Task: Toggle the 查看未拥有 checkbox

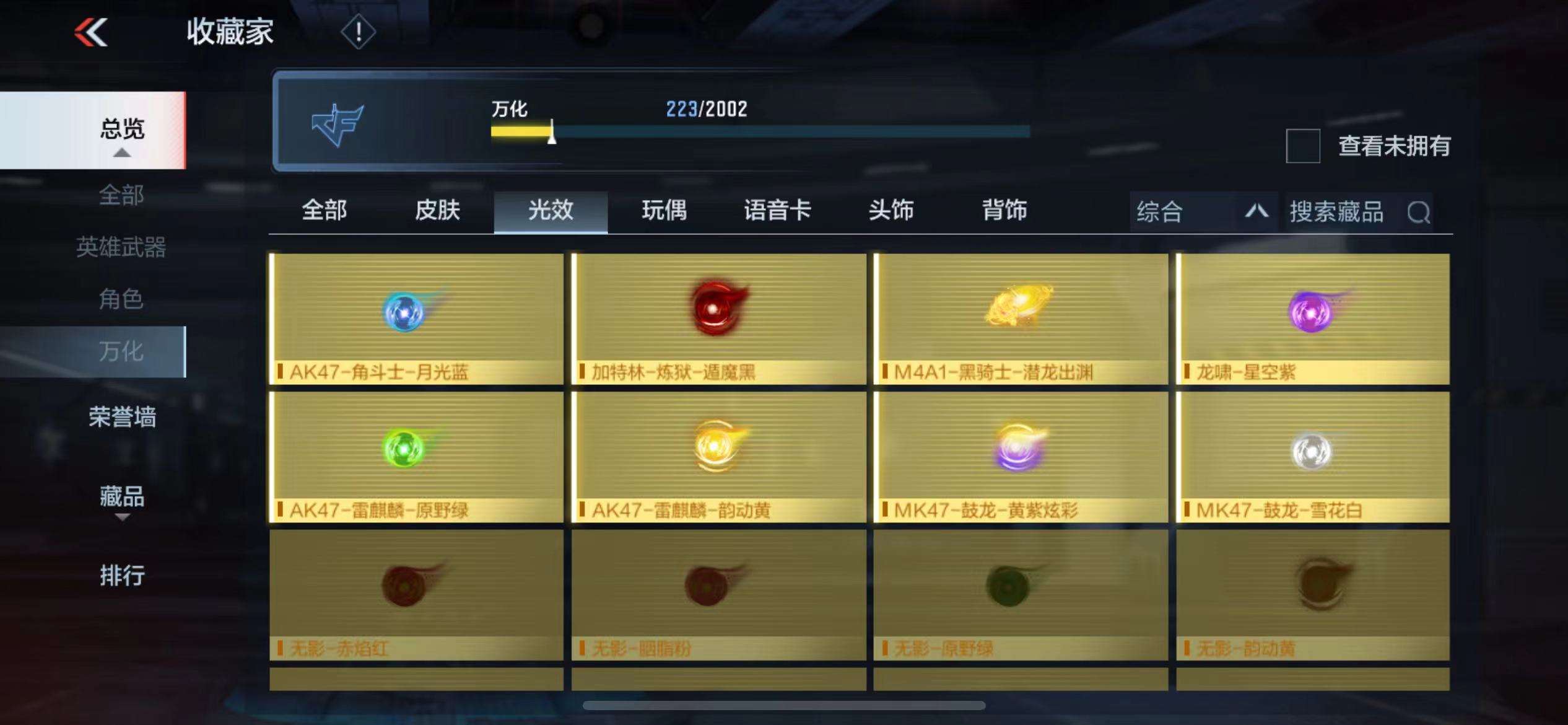Action: (1303, 146)
